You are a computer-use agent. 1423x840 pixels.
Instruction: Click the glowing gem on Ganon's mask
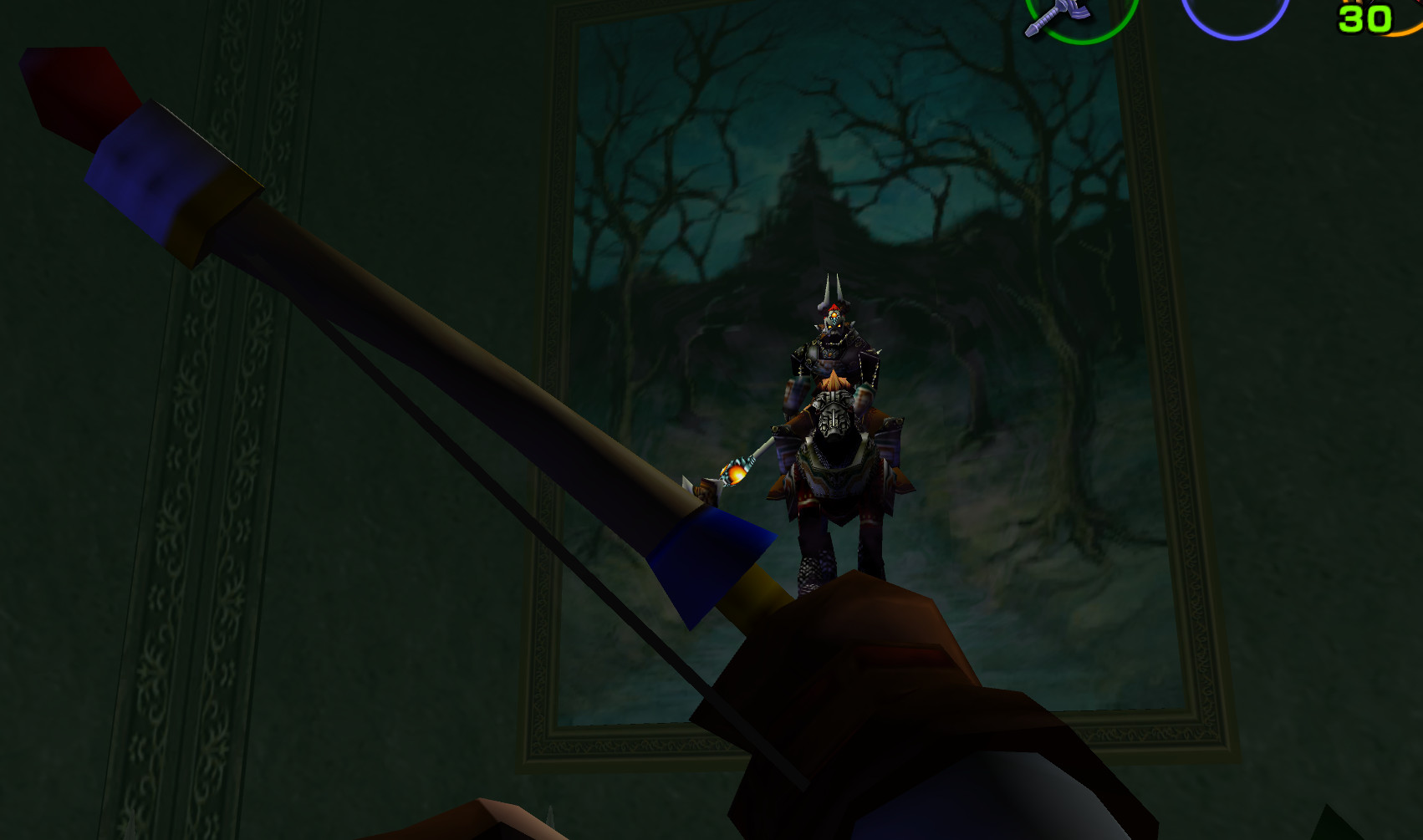(834, 313)
